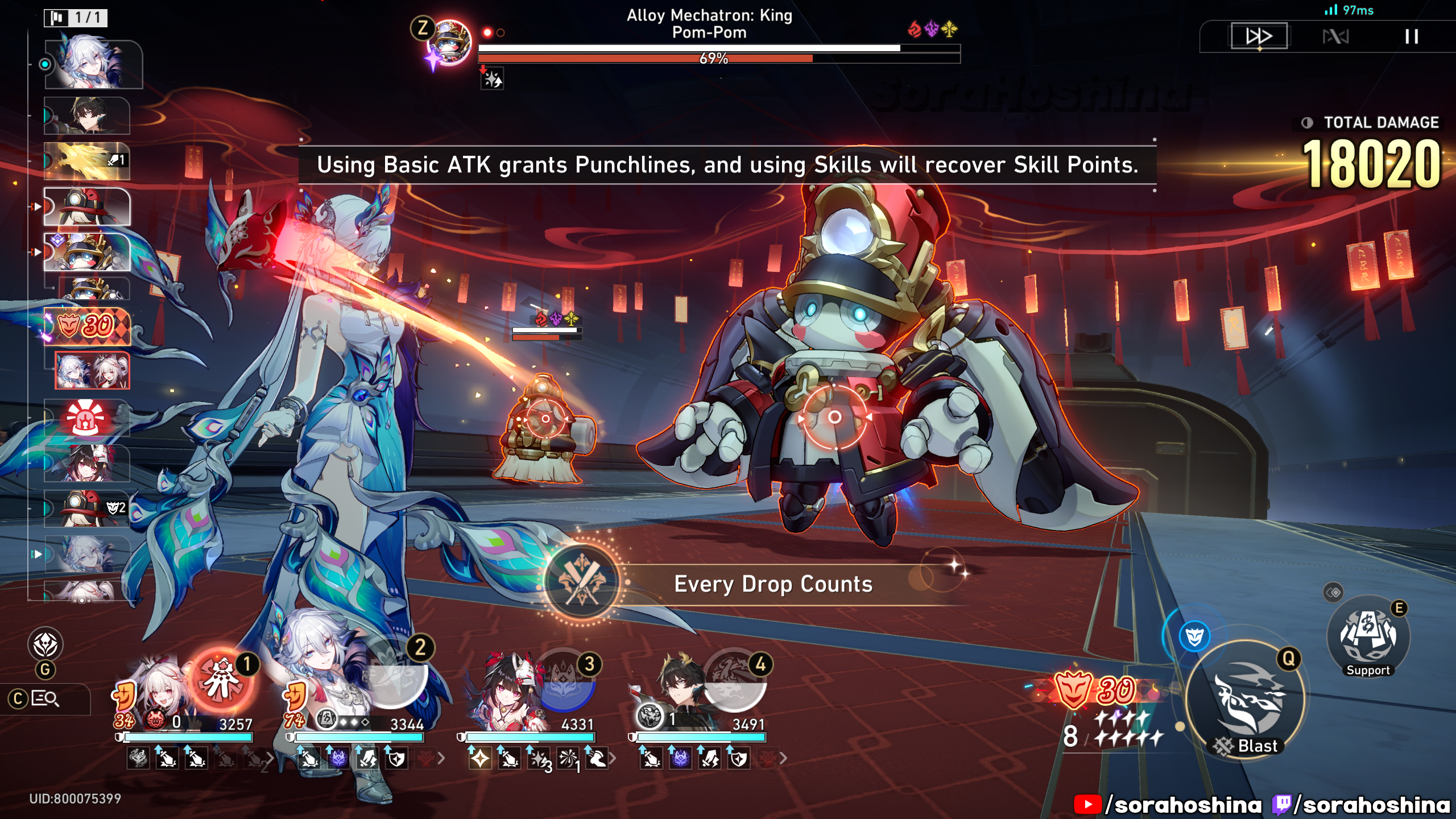The image size is (1456, 819).
Task: Open the battle details magnifier icon
Action: (44, 698)
